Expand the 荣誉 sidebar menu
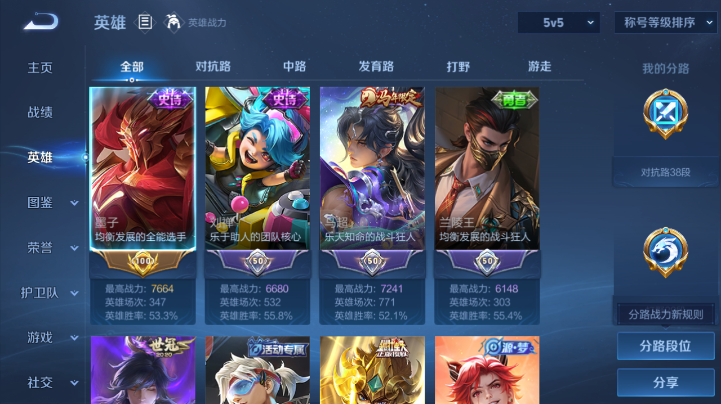The image size is (721, 404). tap(49, 247)
